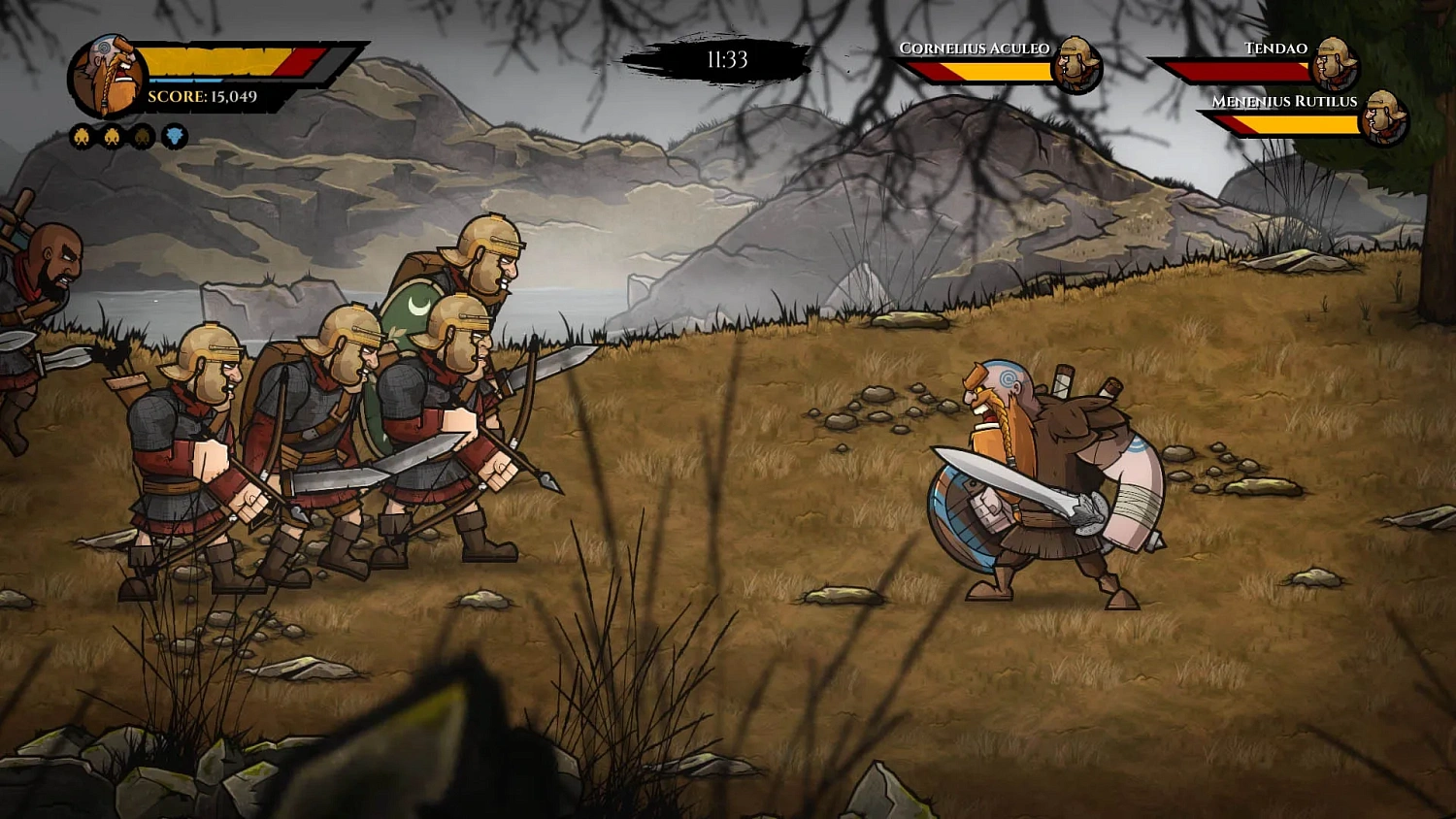This screenshot has width=1456, height=819.
Task: Expand the SCORE: 15,049 panel
Action: coord(200,96)
